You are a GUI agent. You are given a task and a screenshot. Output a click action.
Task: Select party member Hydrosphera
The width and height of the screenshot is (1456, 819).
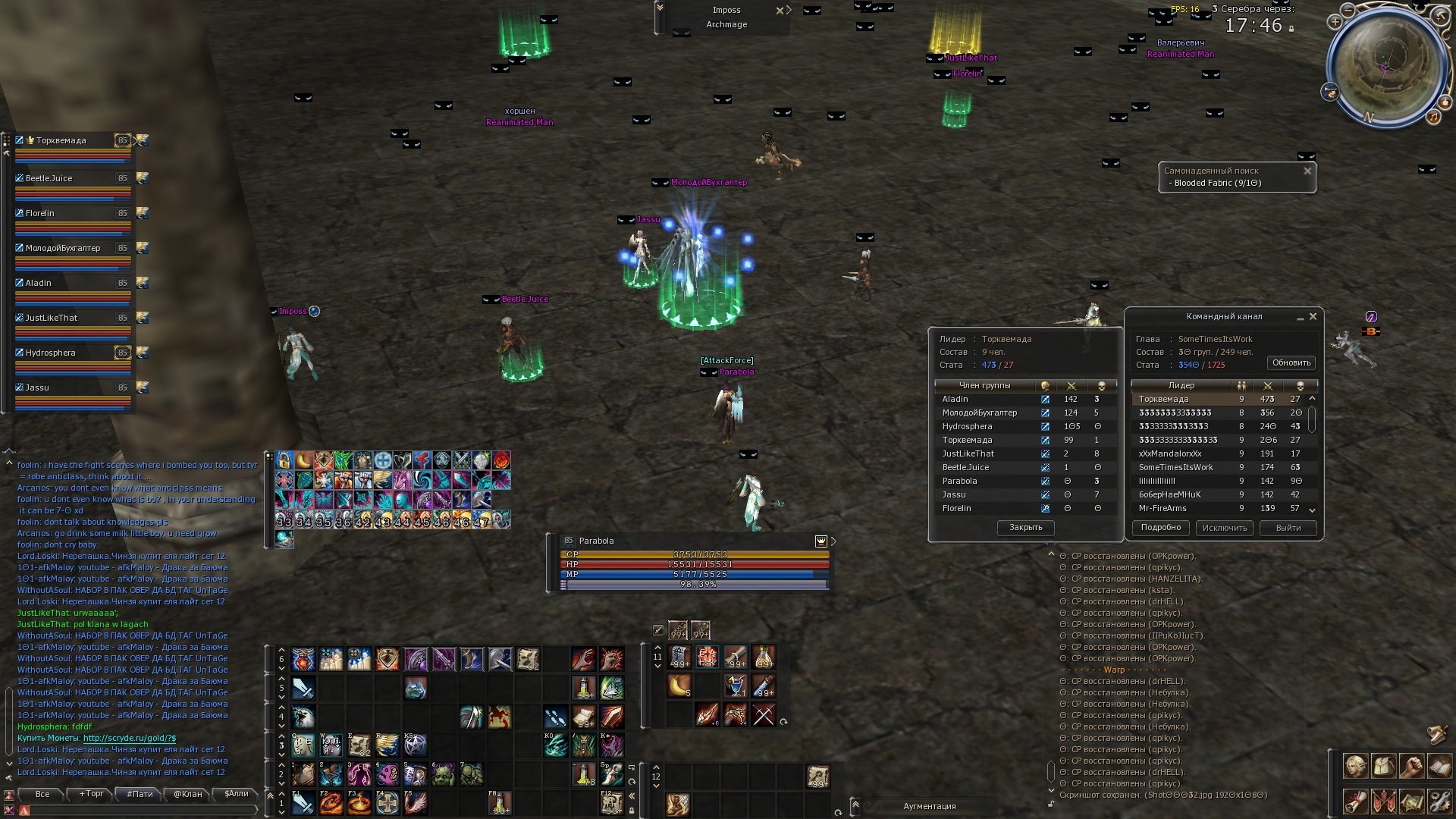coord(51,353)
